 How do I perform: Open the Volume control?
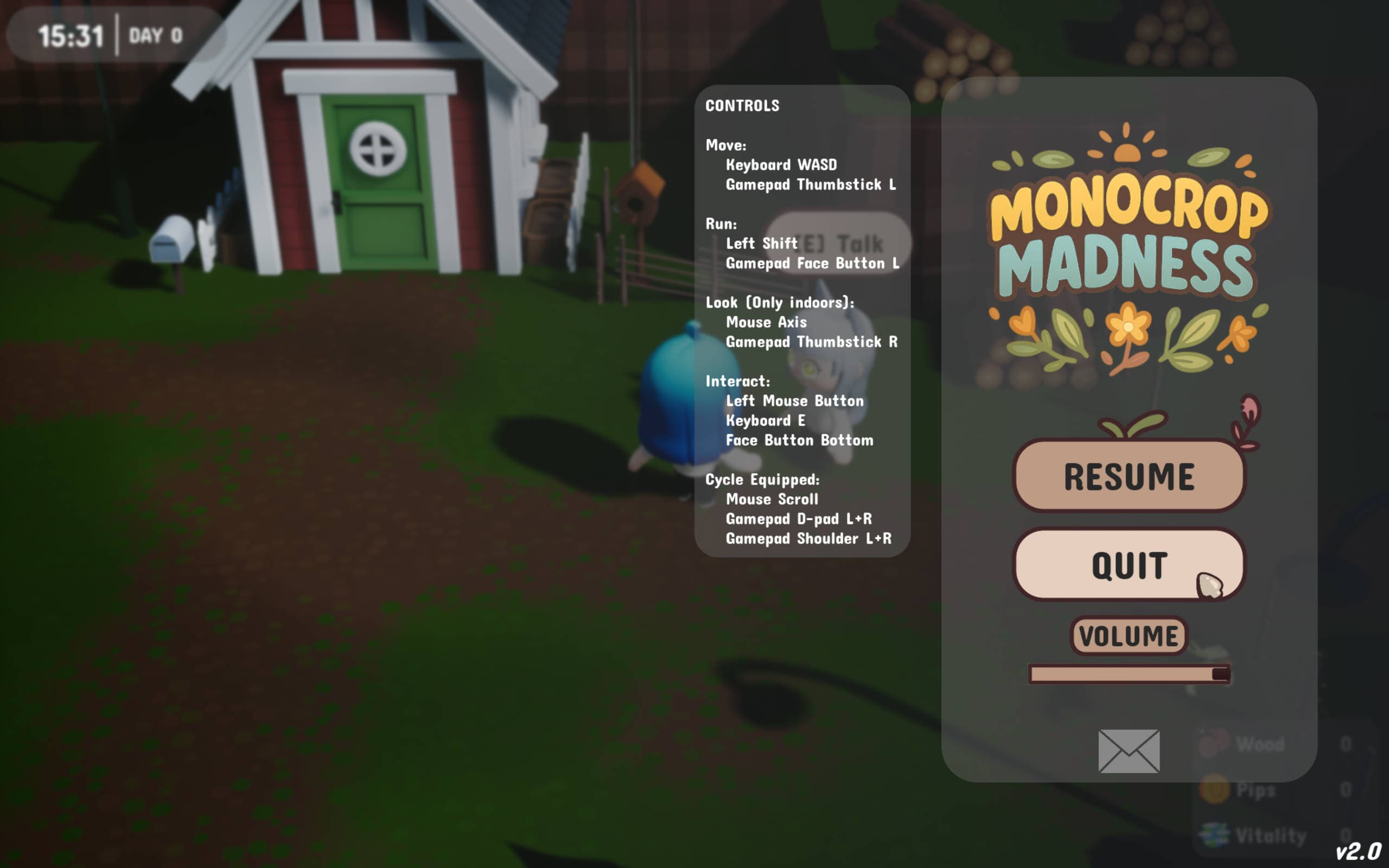(1129, 635)
